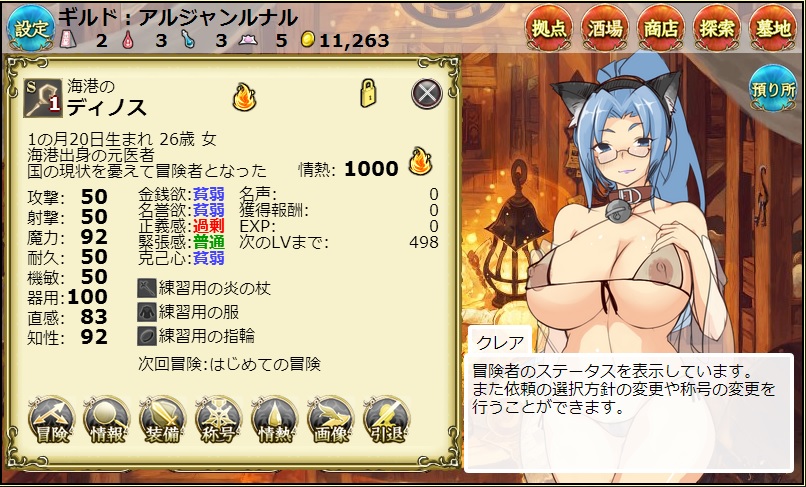Open the 設定 settings button
Screen dimensions: 806x487
coord(29,28)
